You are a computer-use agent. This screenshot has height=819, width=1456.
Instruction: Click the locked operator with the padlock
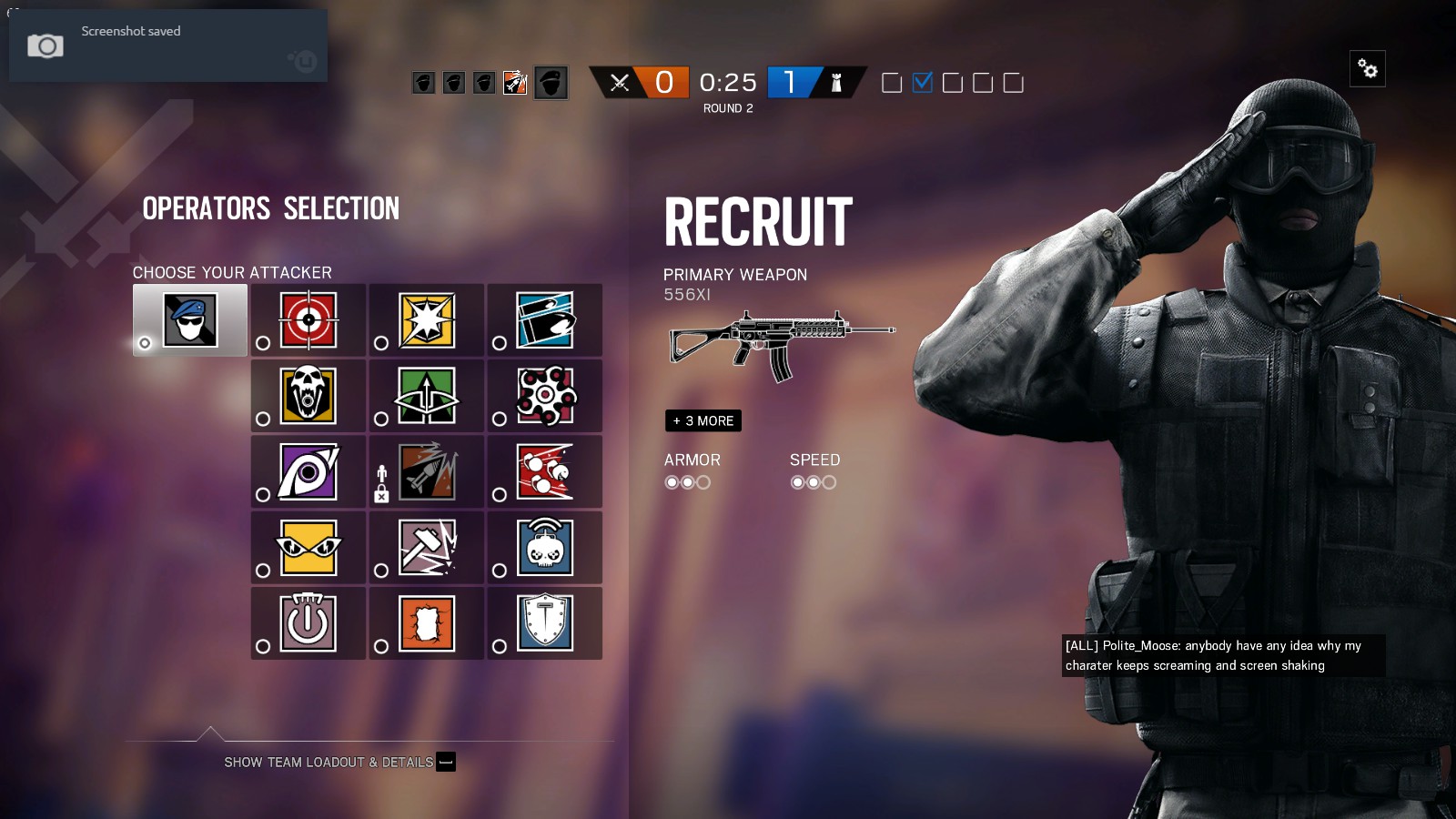[x=426, y=470]
